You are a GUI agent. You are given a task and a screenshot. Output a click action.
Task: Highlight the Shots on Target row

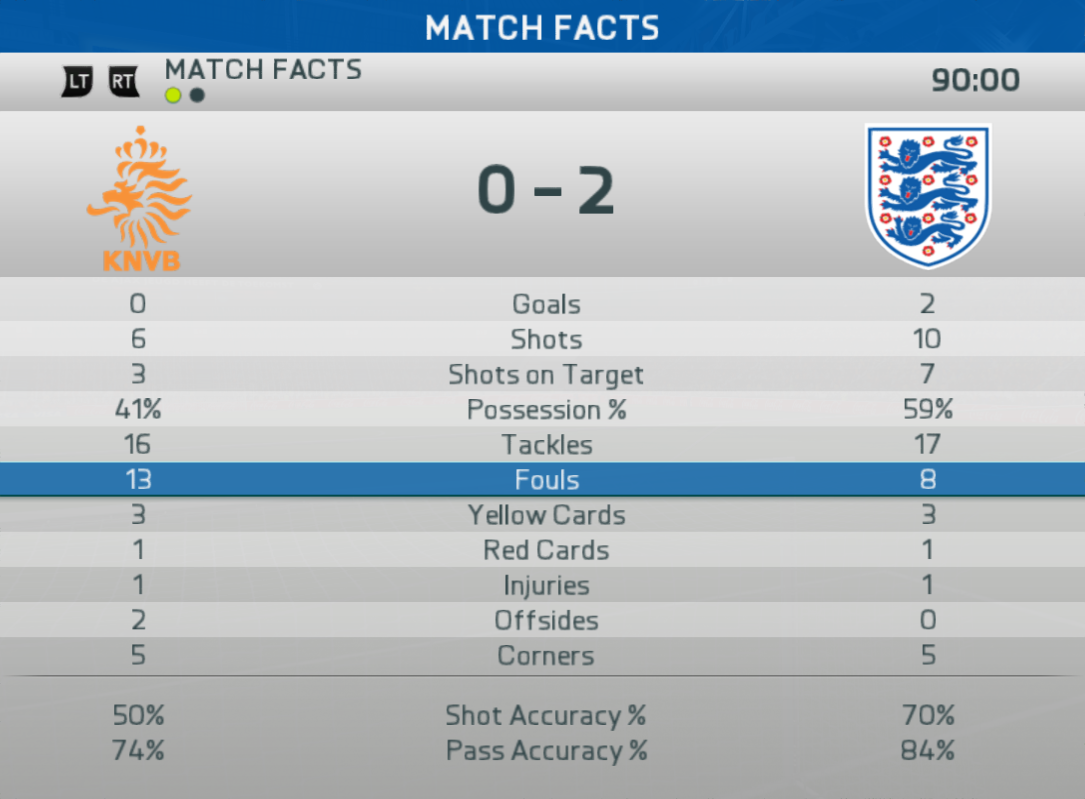546,375
